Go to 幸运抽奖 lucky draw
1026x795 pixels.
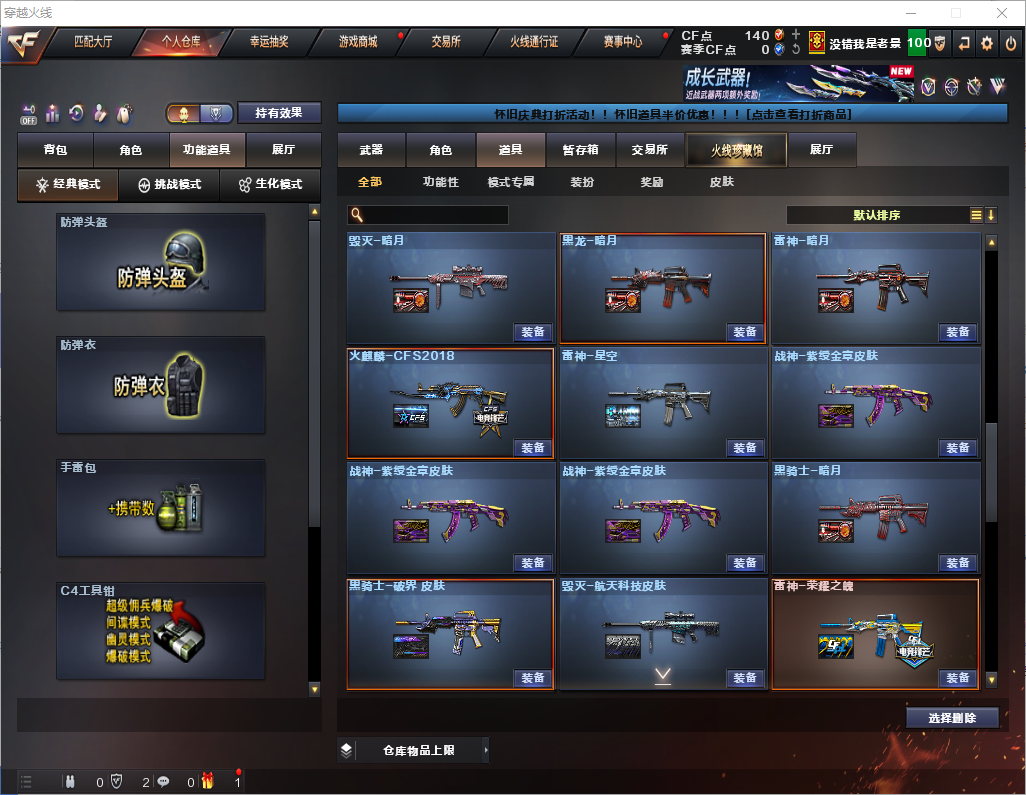268,42
